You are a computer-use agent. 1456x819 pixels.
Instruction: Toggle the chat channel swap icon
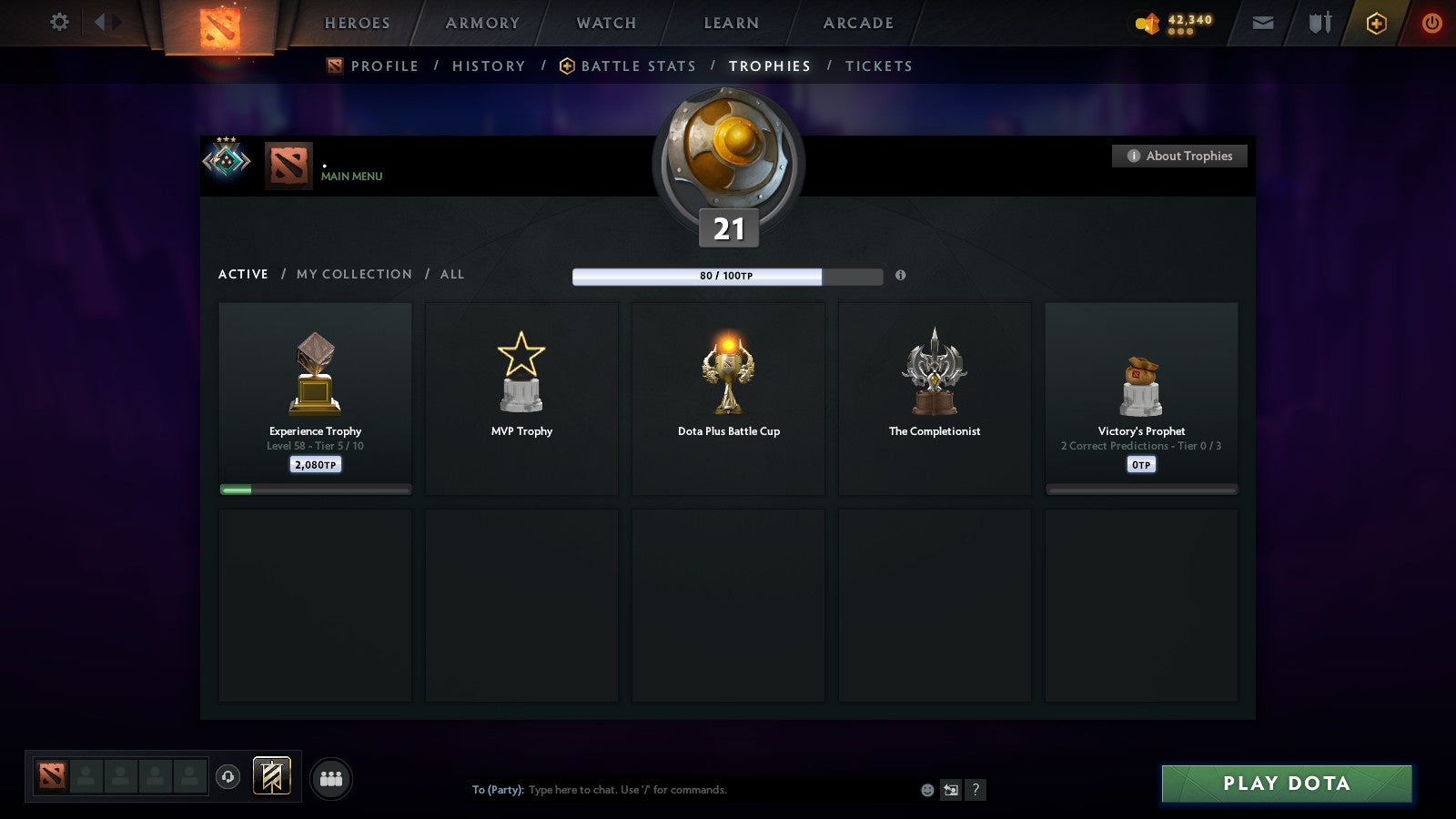pos(950,790)
